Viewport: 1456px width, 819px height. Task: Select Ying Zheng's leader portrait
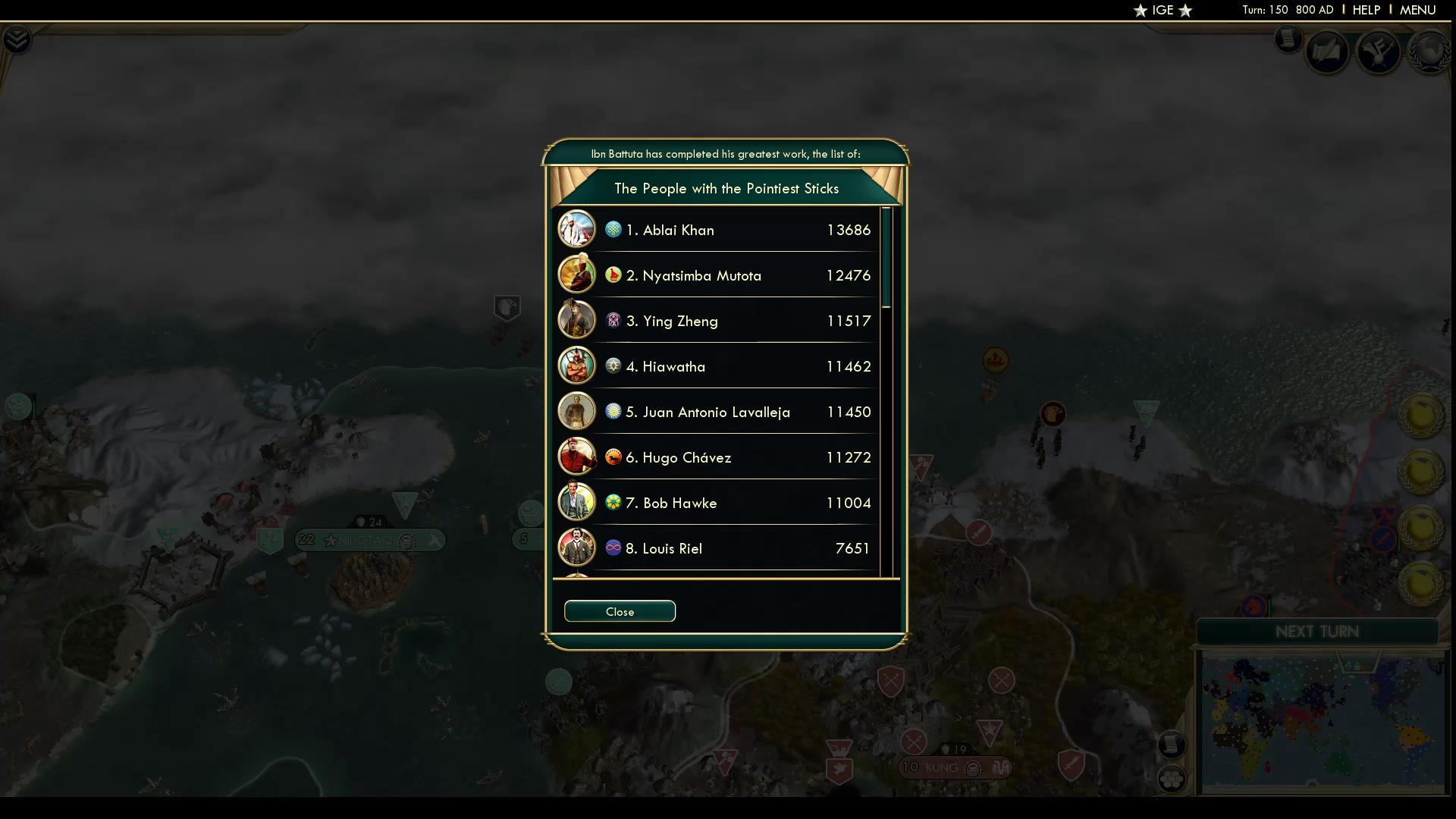coord(577,319)
